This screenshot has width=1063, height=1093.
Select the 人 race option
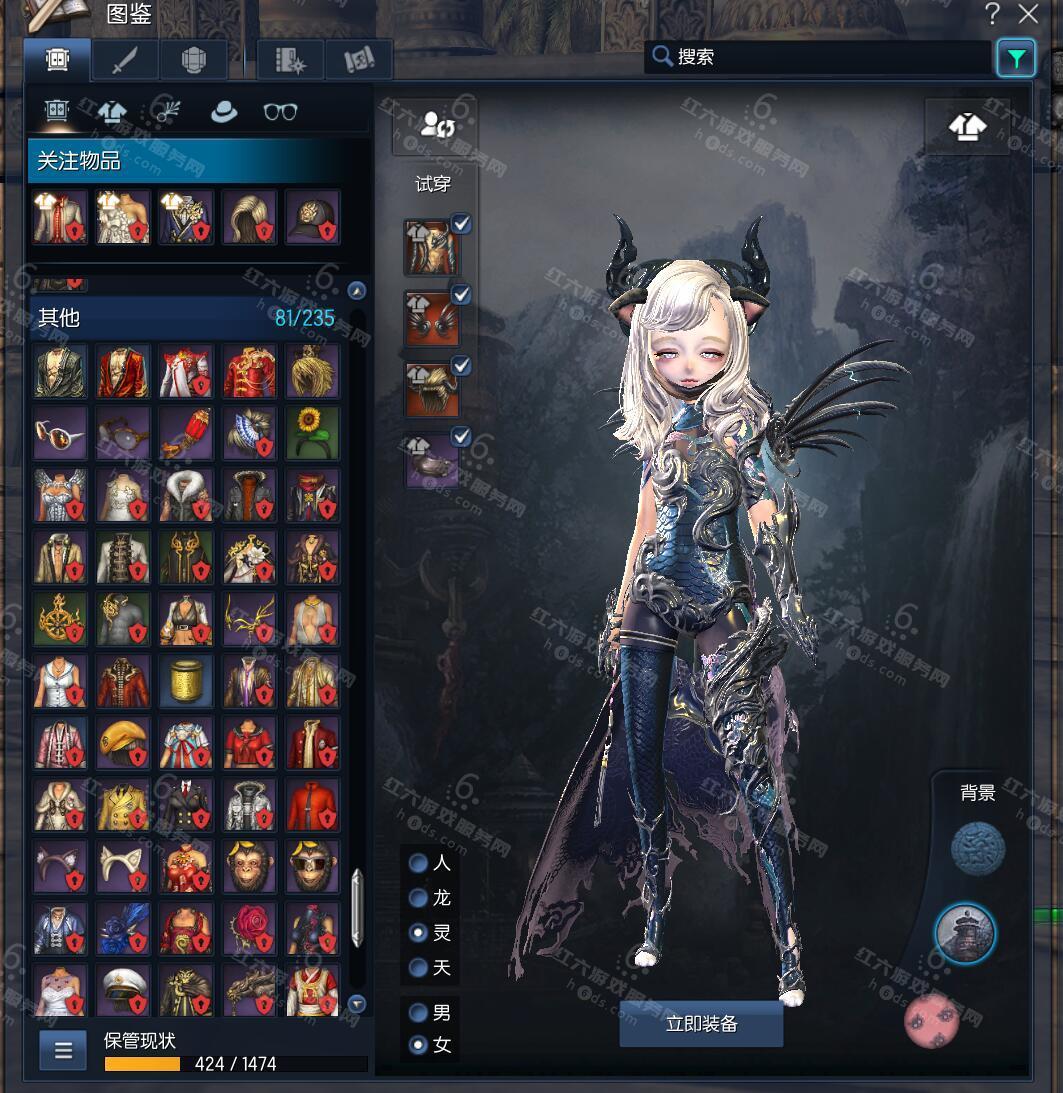[x=419, y=863]
